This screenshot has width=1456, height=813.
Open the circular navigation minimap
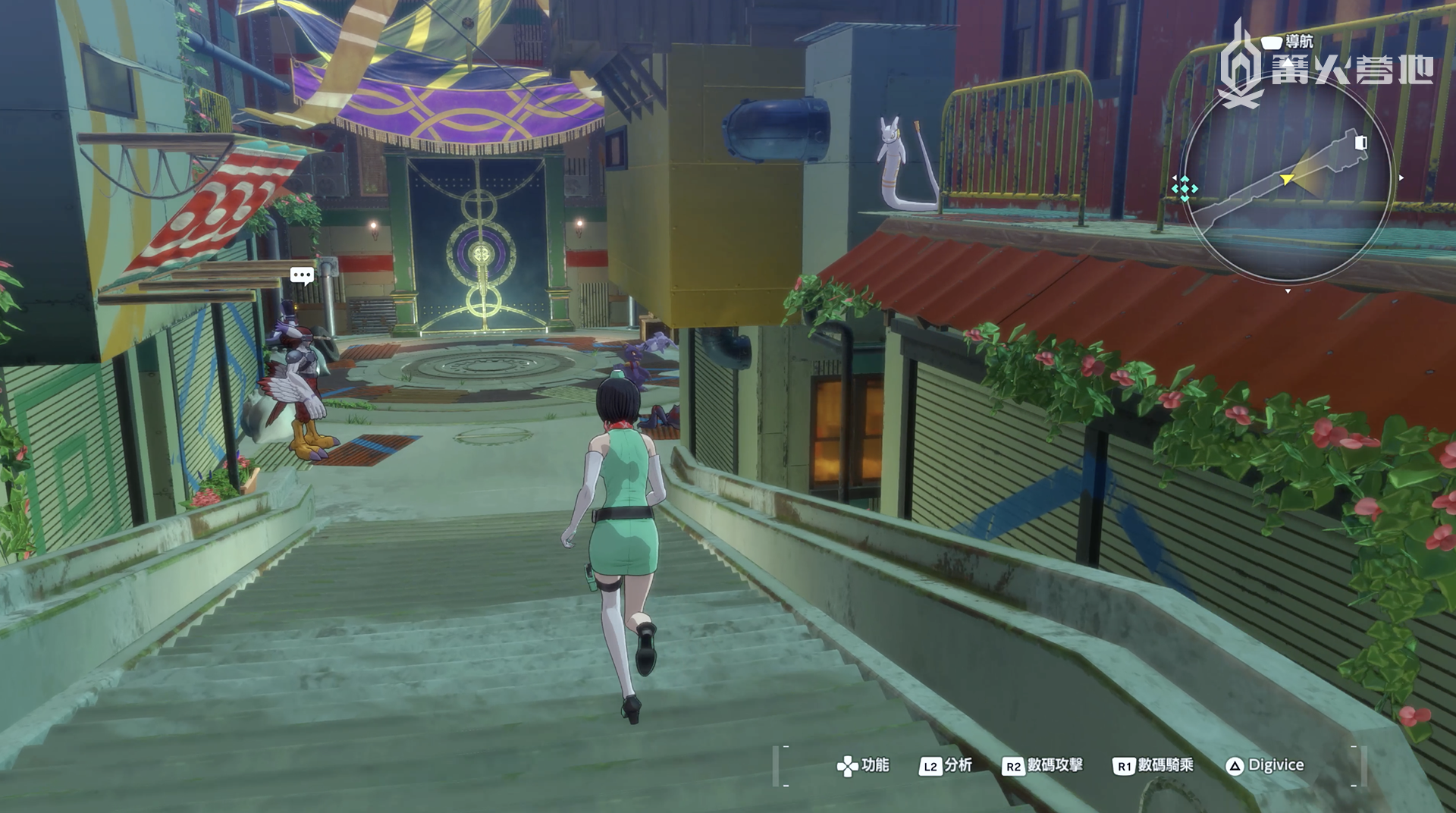click(x=1287, y=182)
